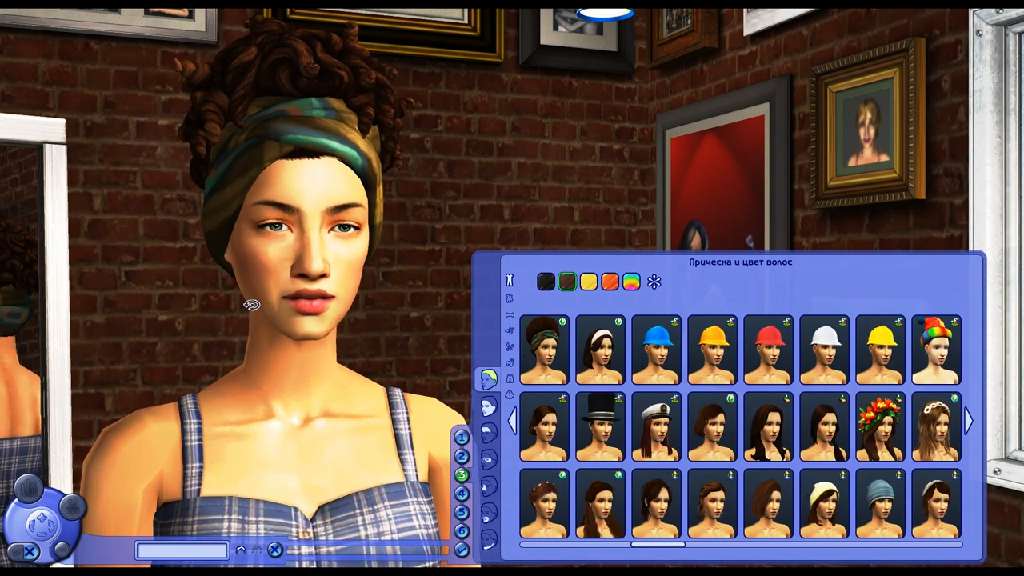The height and width of the screenshot is (576, 1024).
Task: Click the Sim name input field
Action: tap(182, 550)
